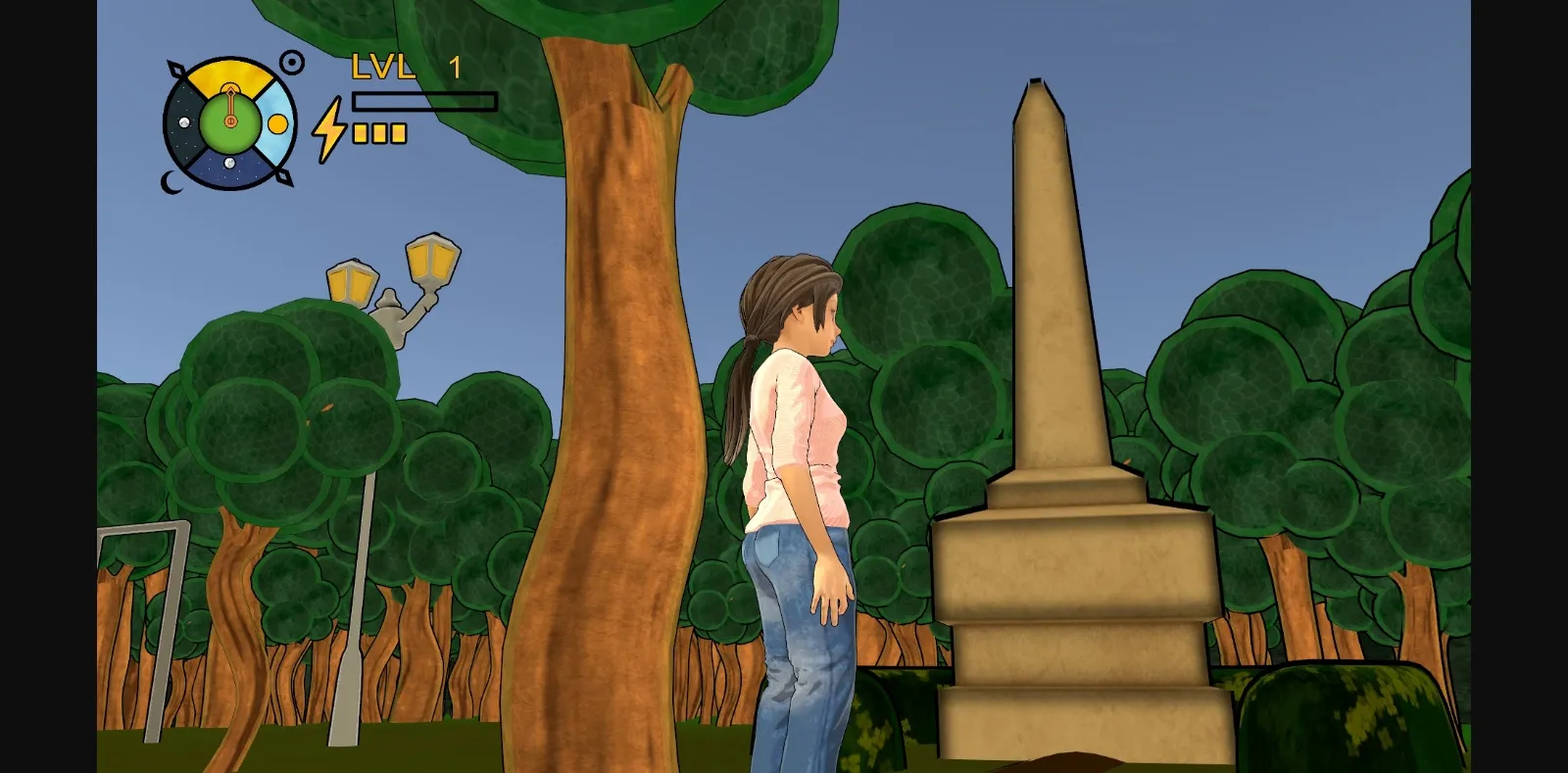This screenshot has width=1568, height=773.
Task: Select the crescent moon icon below the dial
Action: [171, 183]
